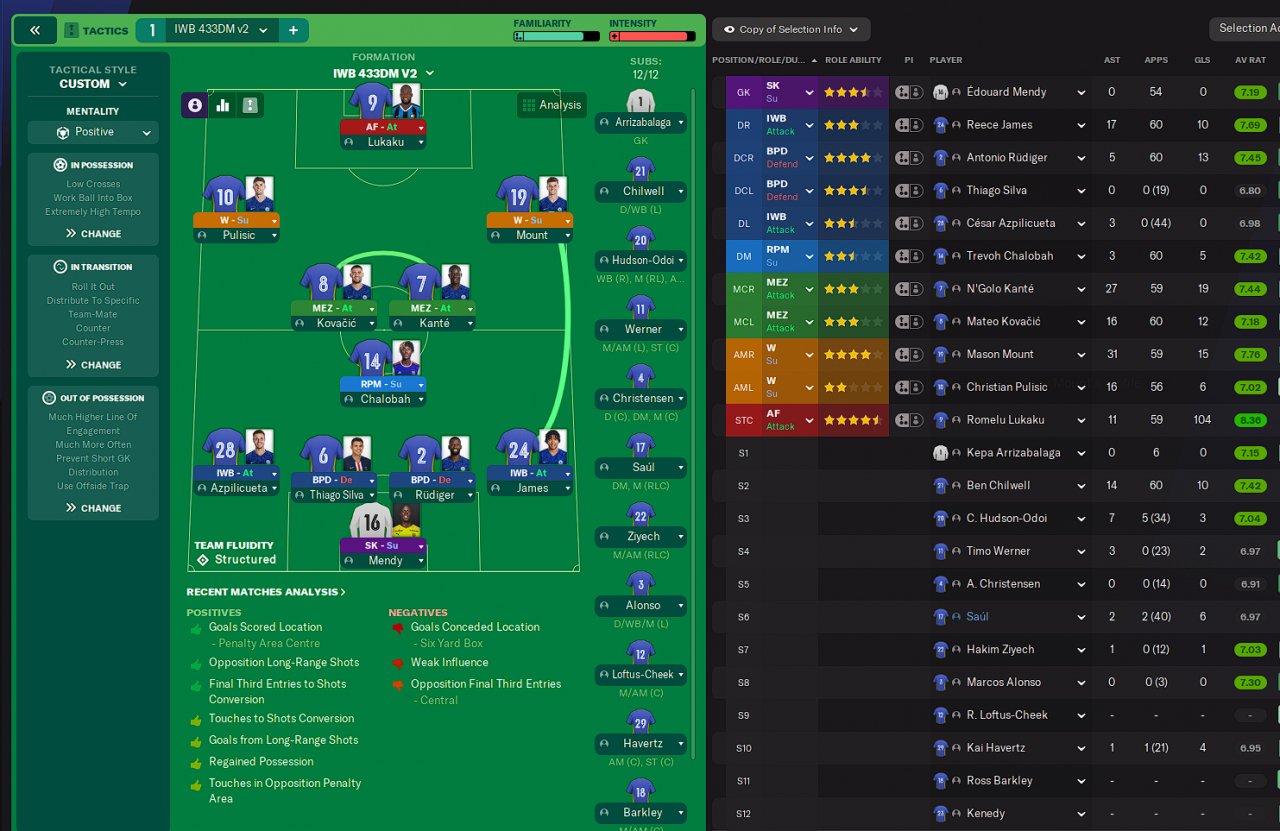Image resolution: width=1280 pixels, height=831 pixels.
Task: Open the Copy of Selection Info view dropdown
Action: [x=790, y=30]
